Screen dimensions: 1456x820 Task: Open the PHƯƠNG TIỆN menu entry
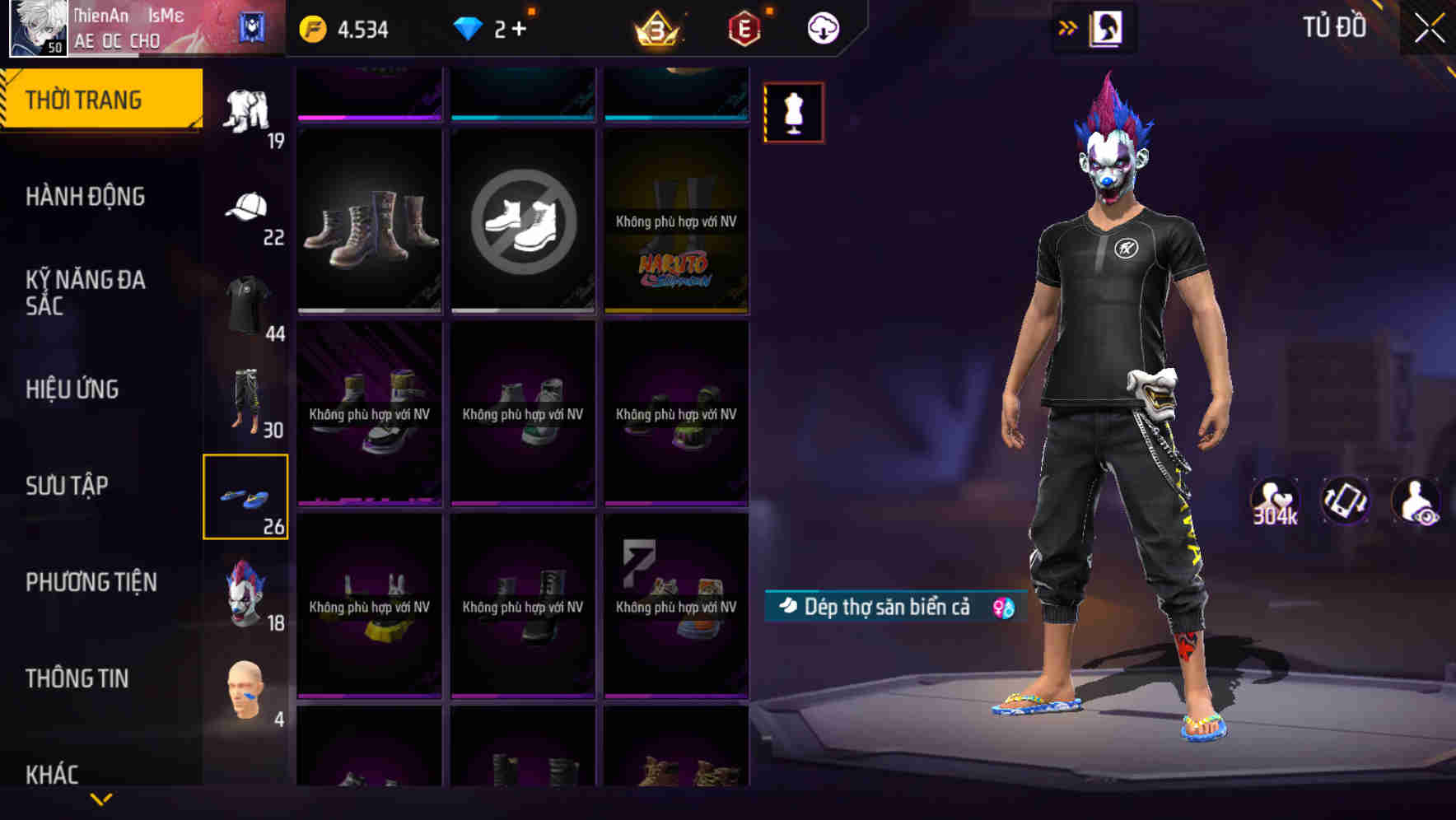(91, 582)
